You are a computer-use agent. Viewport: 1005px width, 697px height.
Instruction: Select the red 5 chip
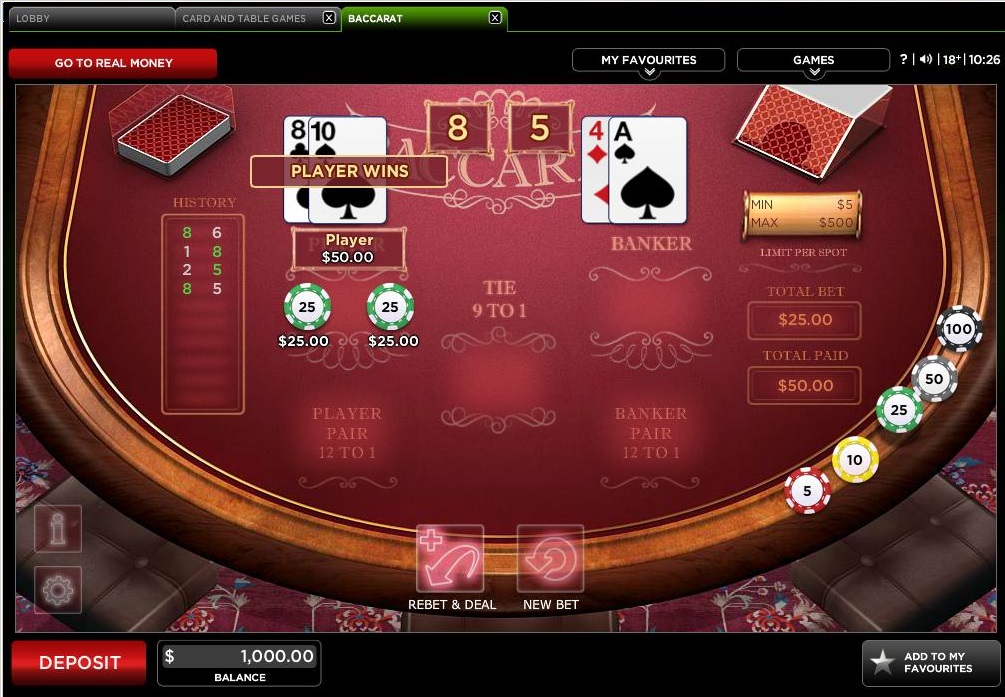tap(807, 491)
